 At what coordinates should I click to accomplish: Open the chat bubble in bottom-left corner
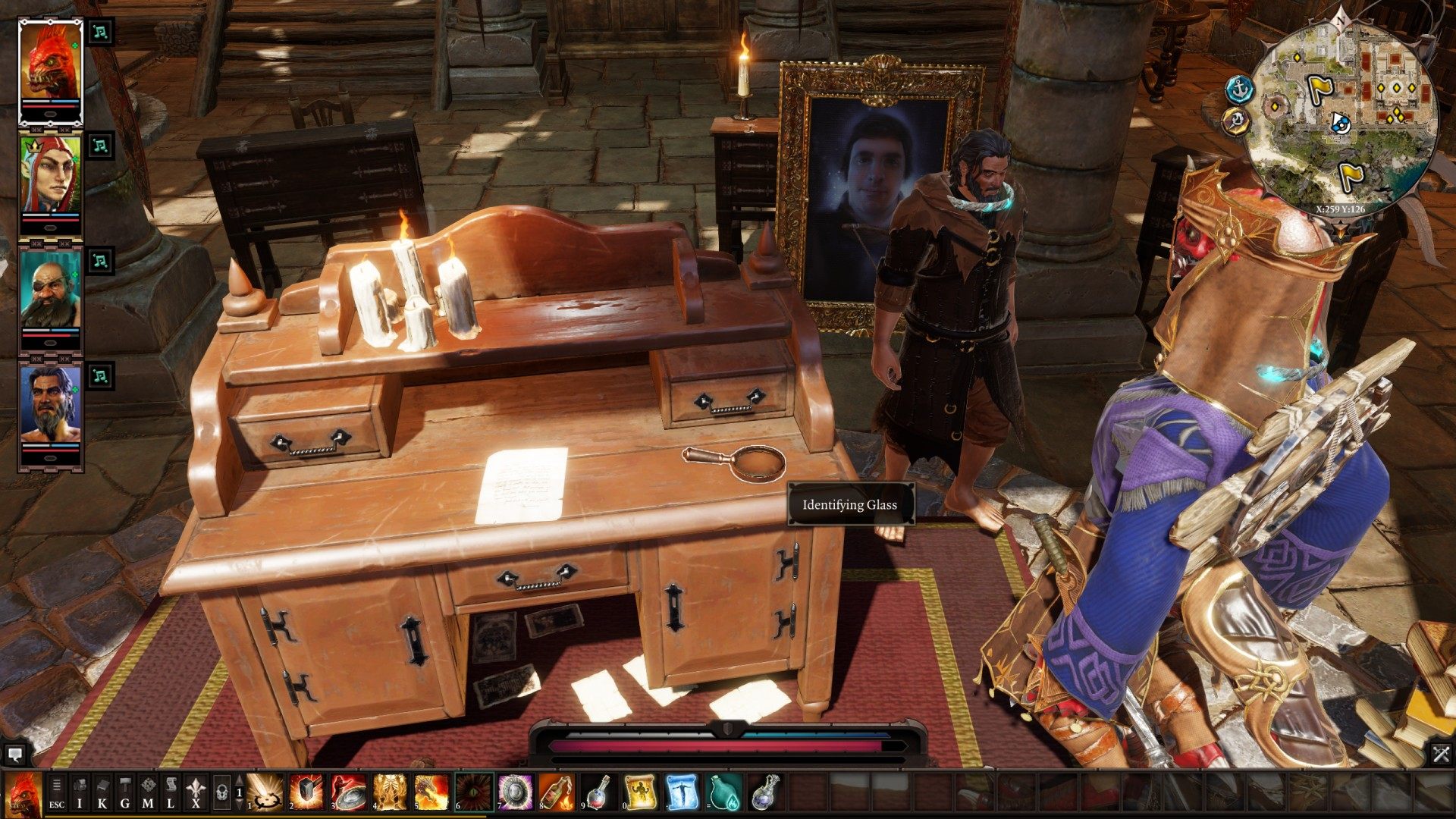14,754
